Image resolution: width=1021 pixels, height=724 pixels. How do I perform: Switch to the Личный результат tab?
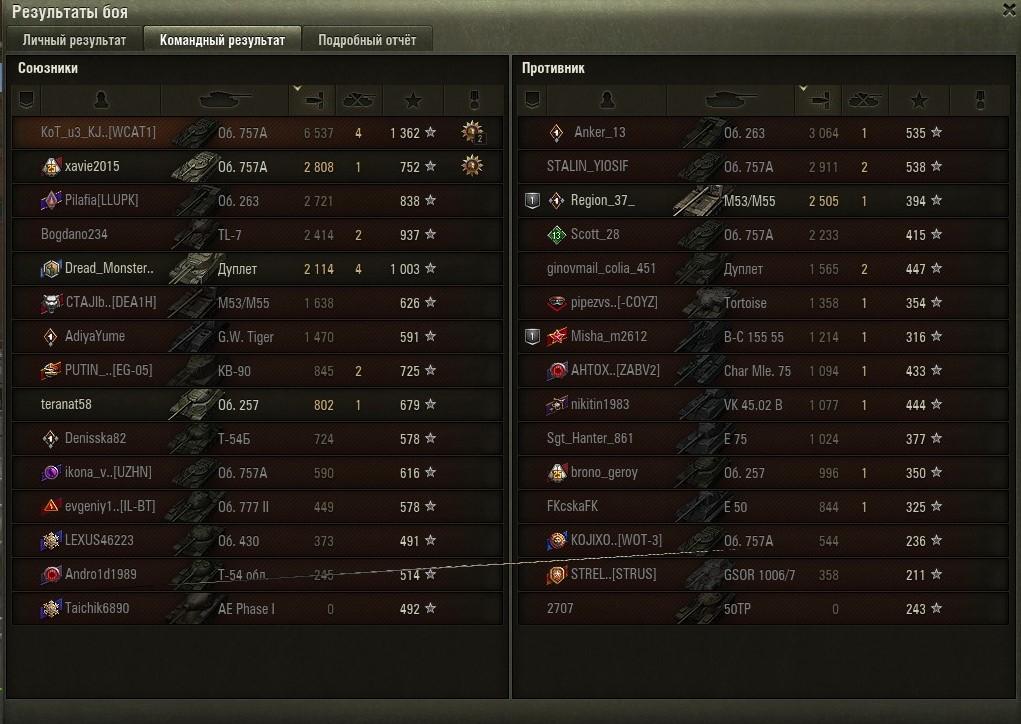[74, 41]
